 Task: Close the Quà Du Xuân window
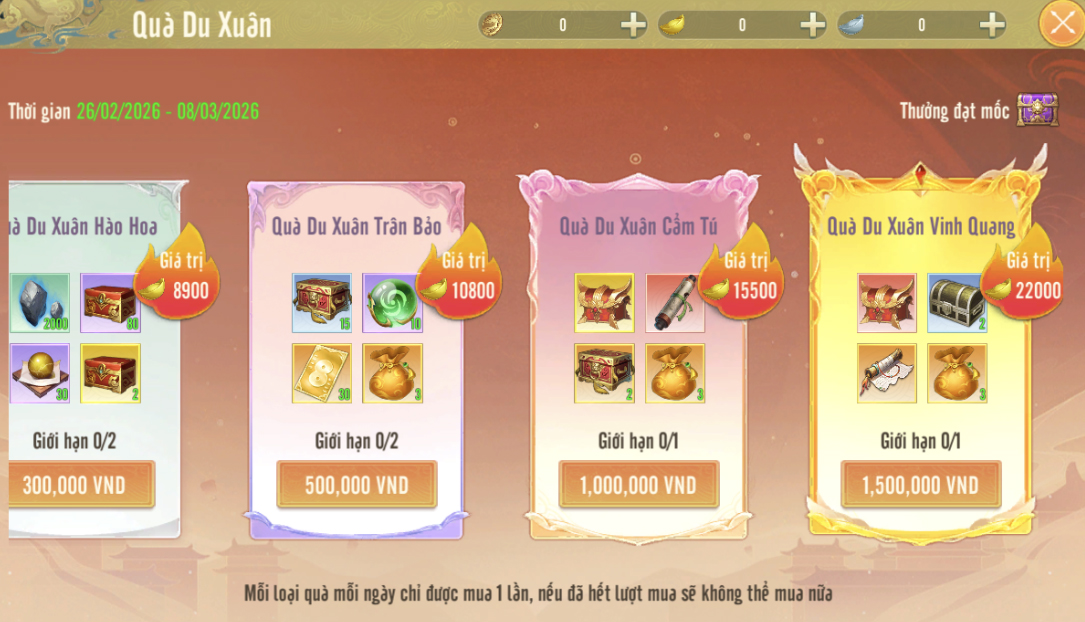click(1060, 24)
